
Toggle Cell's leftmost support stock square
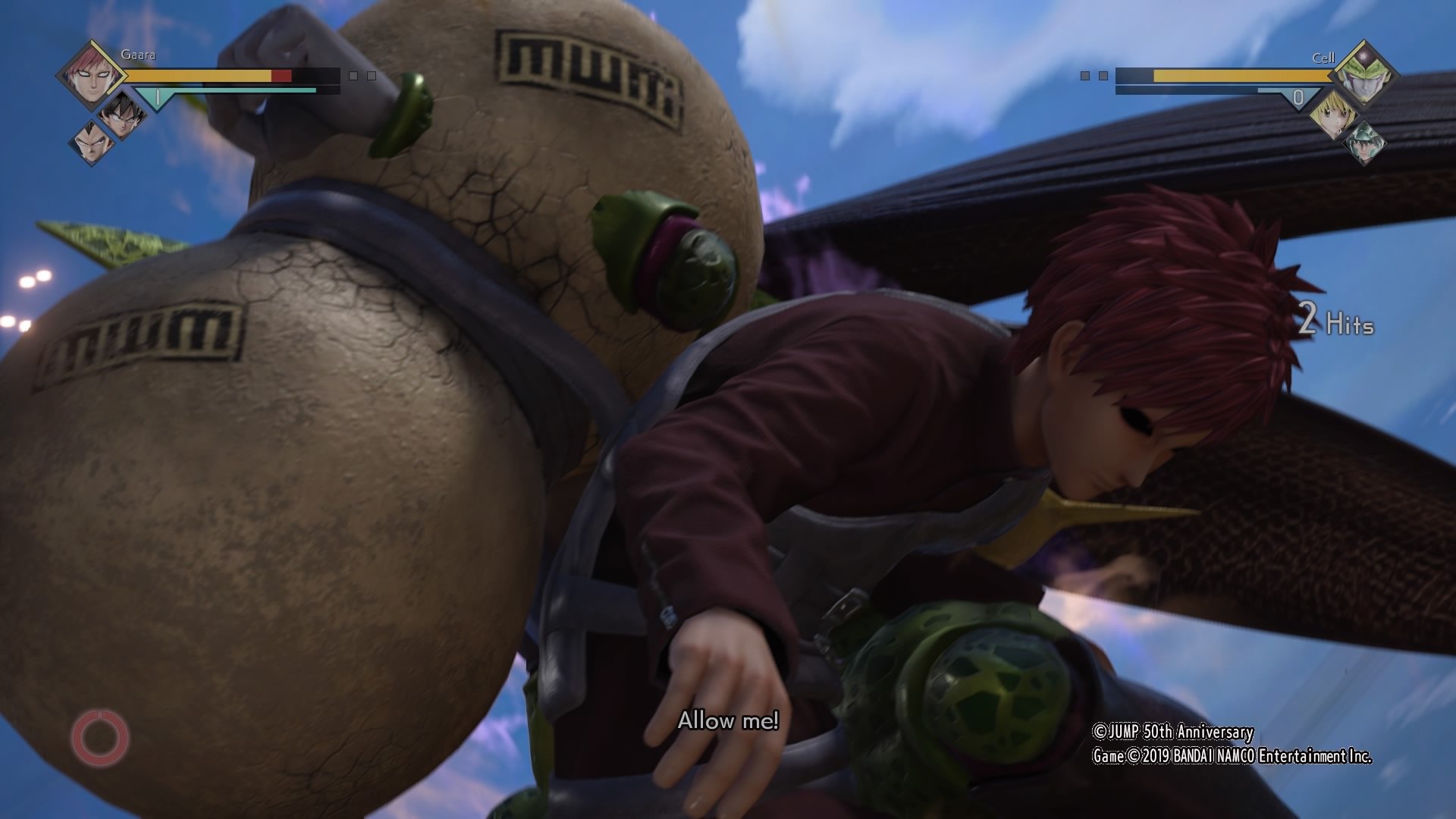point(1085,75)
